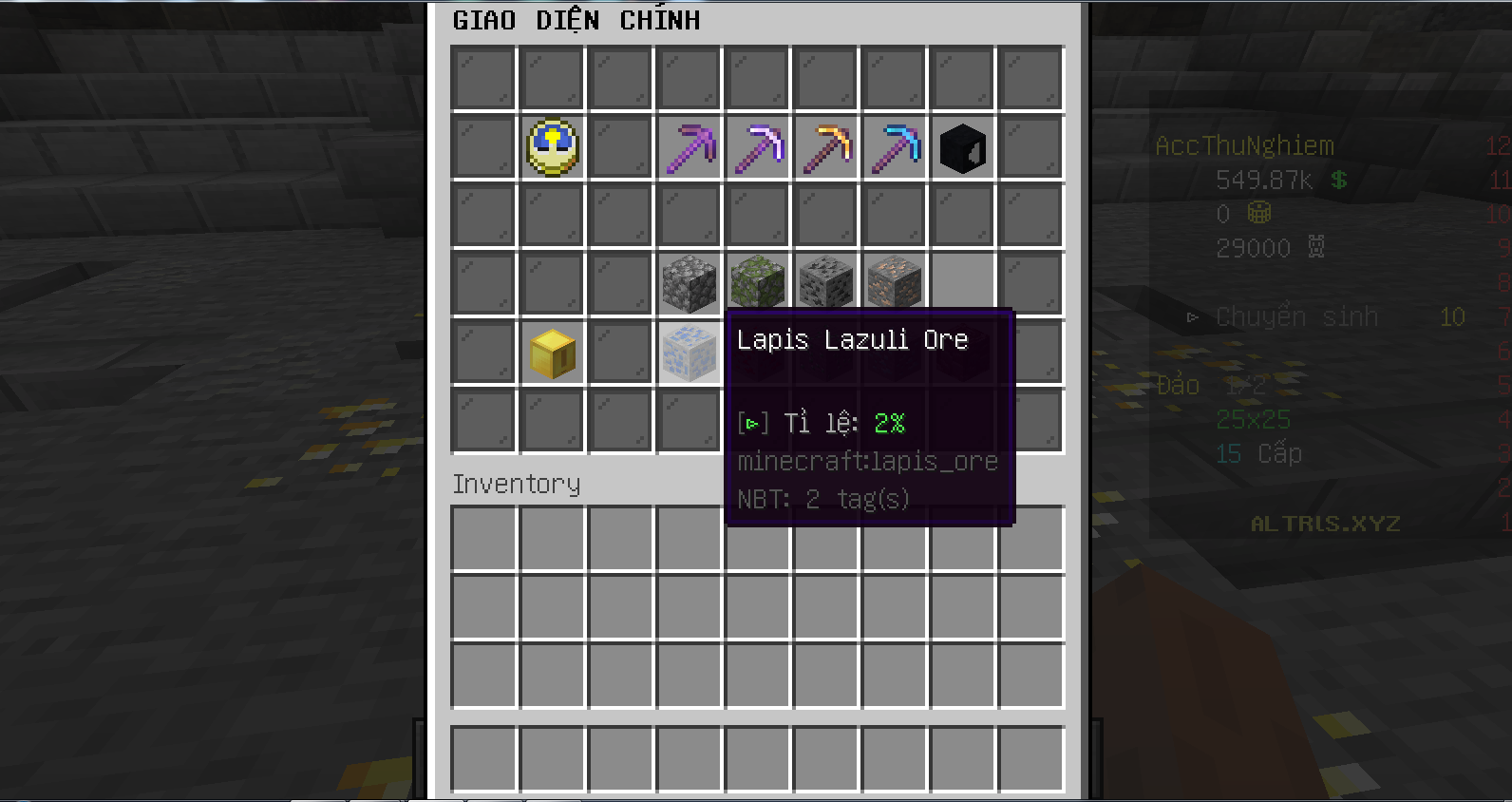
Task: Select the purple amethyst enchanted pickaxe
Action: tap(690, 145)
